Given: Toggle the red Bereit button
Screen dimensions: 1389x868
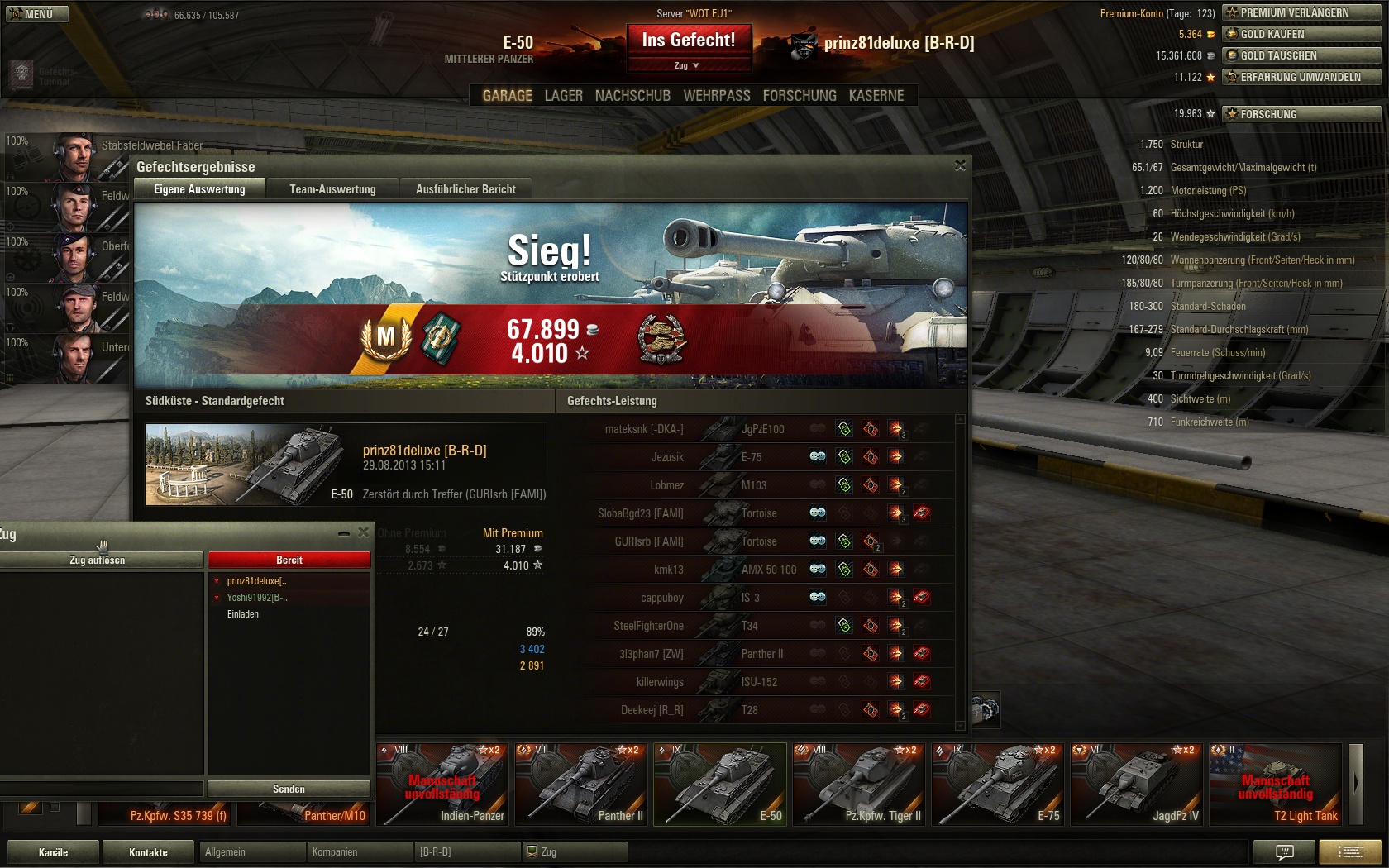Looking at the screenshot, I should 289,560.
